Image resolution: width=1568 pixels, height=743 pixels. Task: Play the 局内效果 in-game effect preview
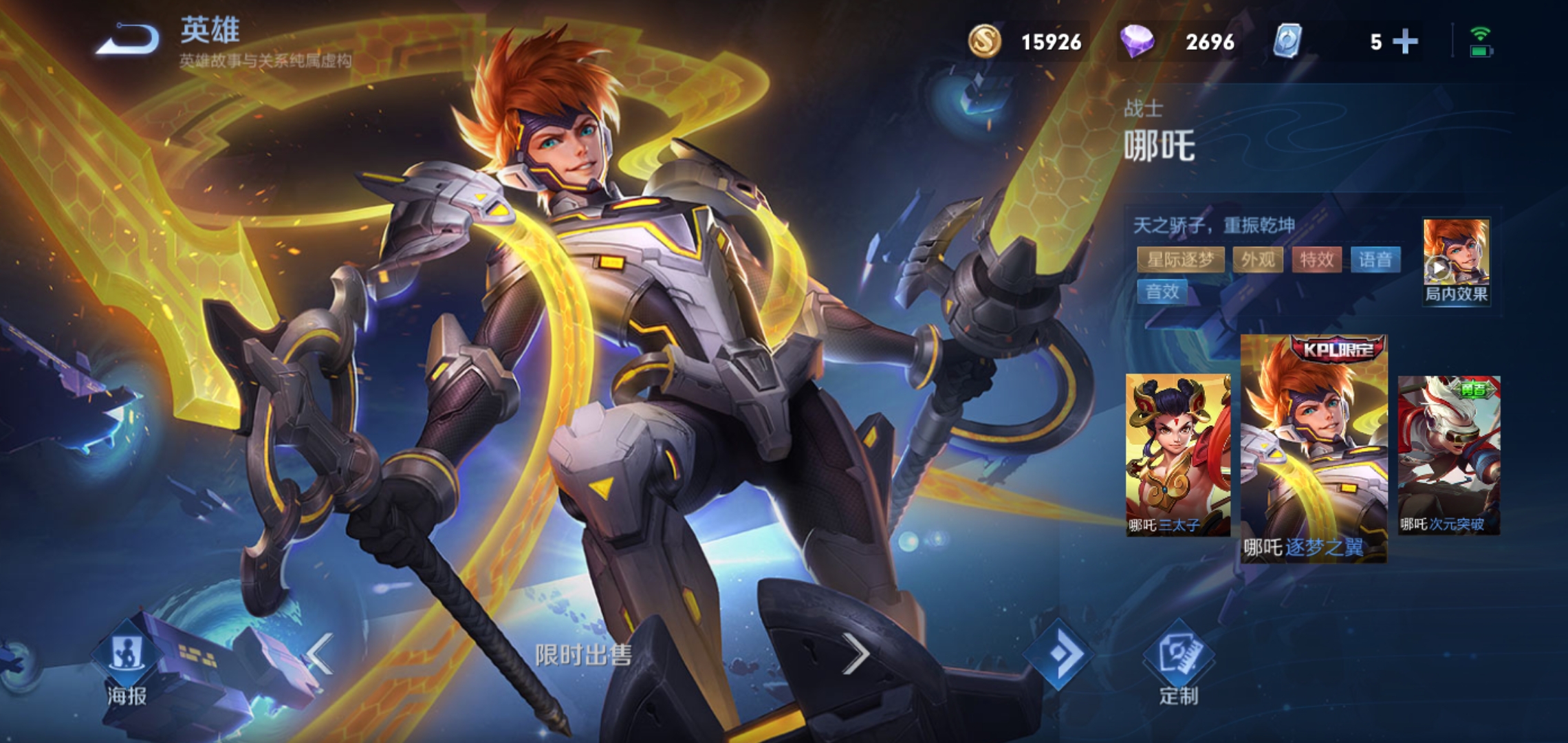pyautogui.click(x=1456, y=260)
